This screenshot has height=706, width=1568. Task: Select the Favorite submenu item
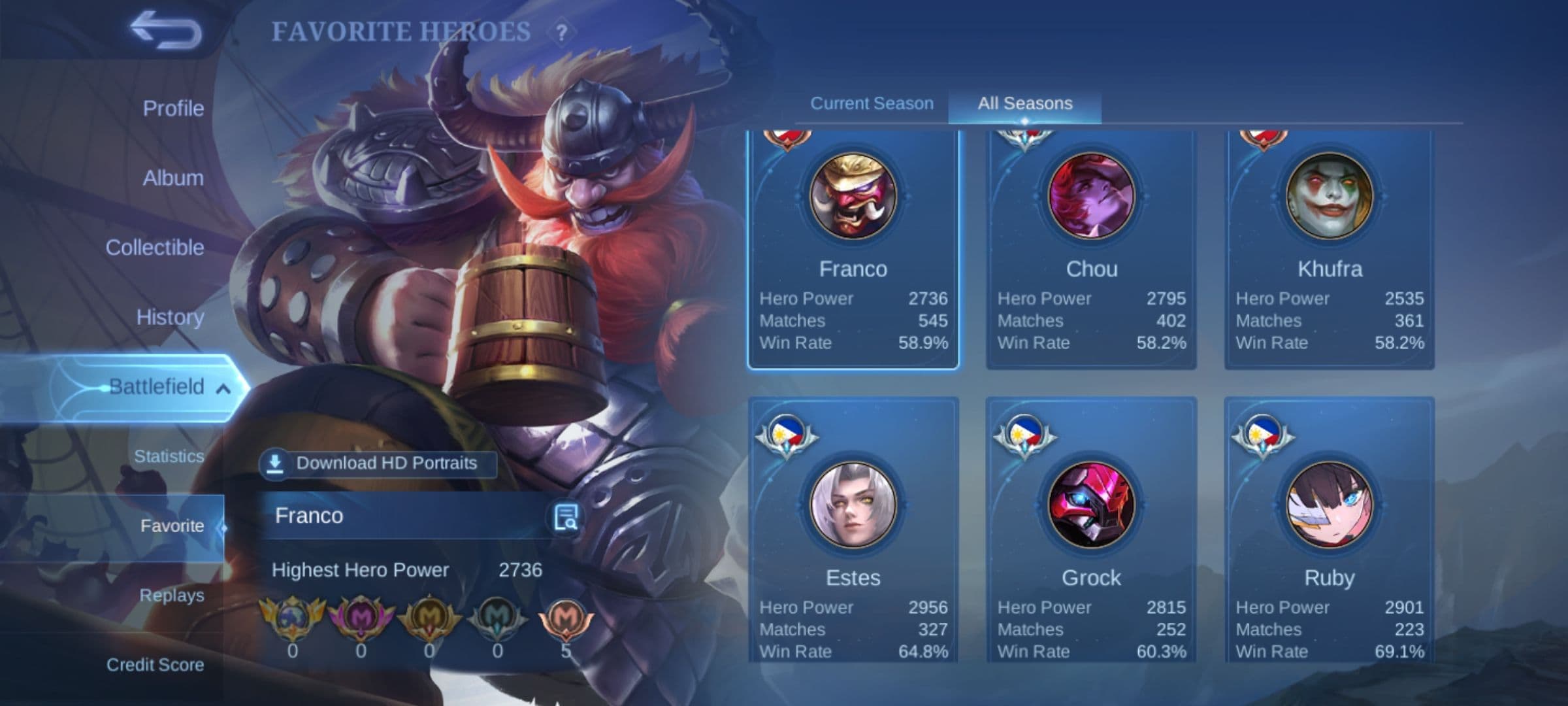pos(172,526)
